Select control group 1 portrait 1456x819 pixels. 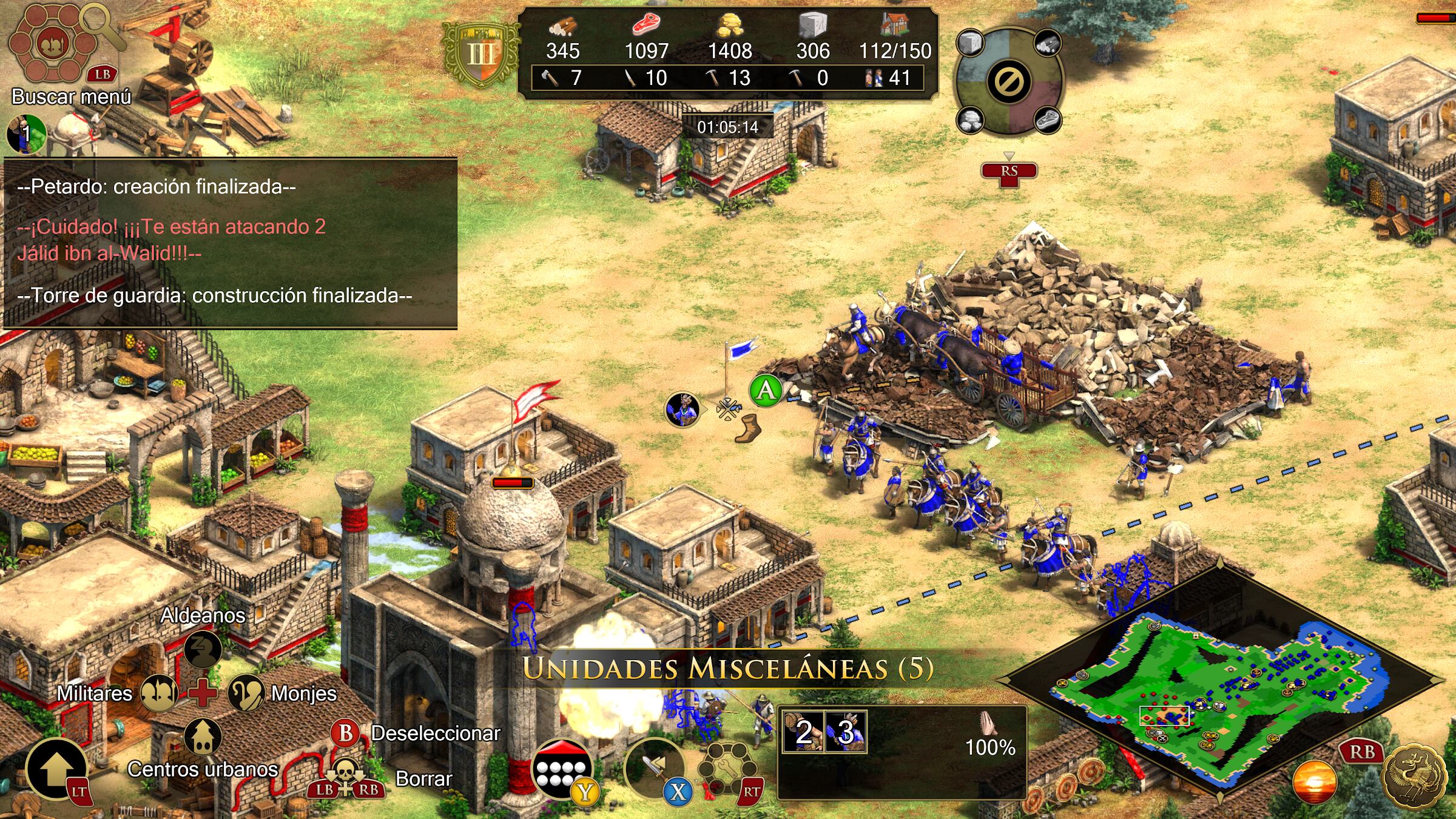[26, 133]
